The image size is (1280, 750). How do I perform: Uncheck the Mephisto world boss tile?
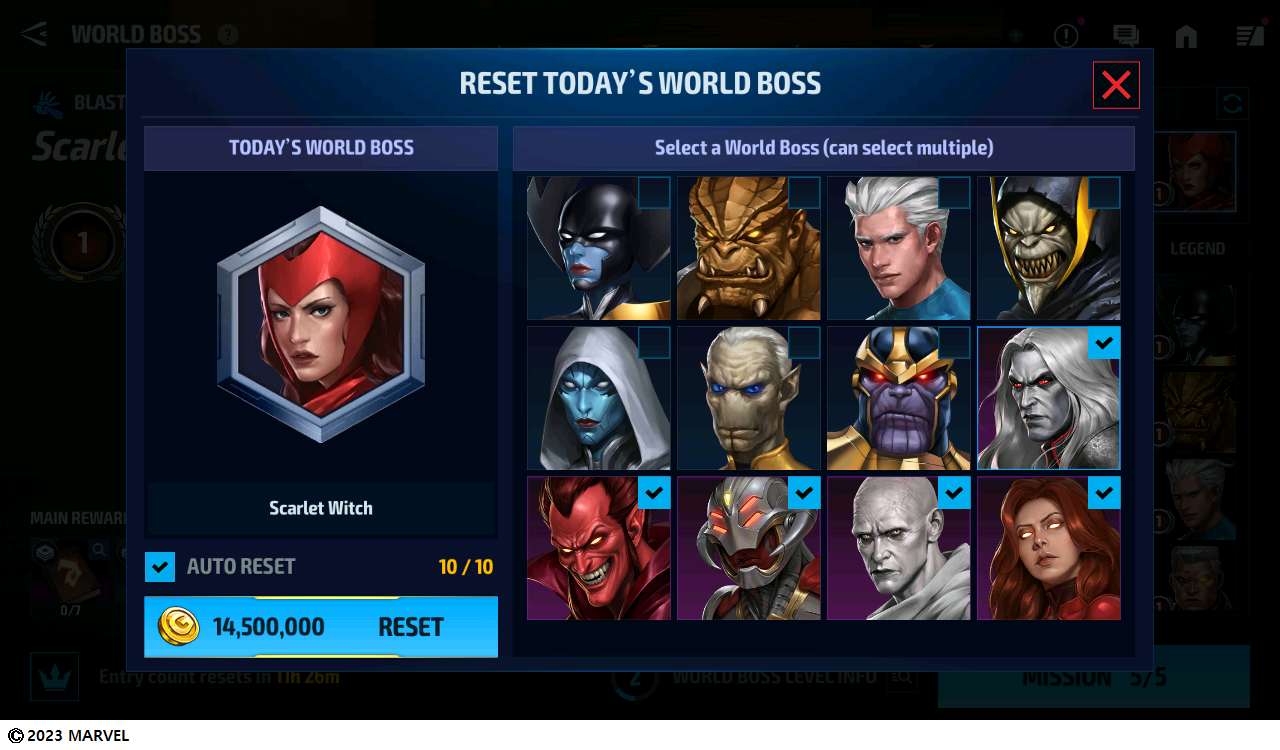(x=598, y=548)
